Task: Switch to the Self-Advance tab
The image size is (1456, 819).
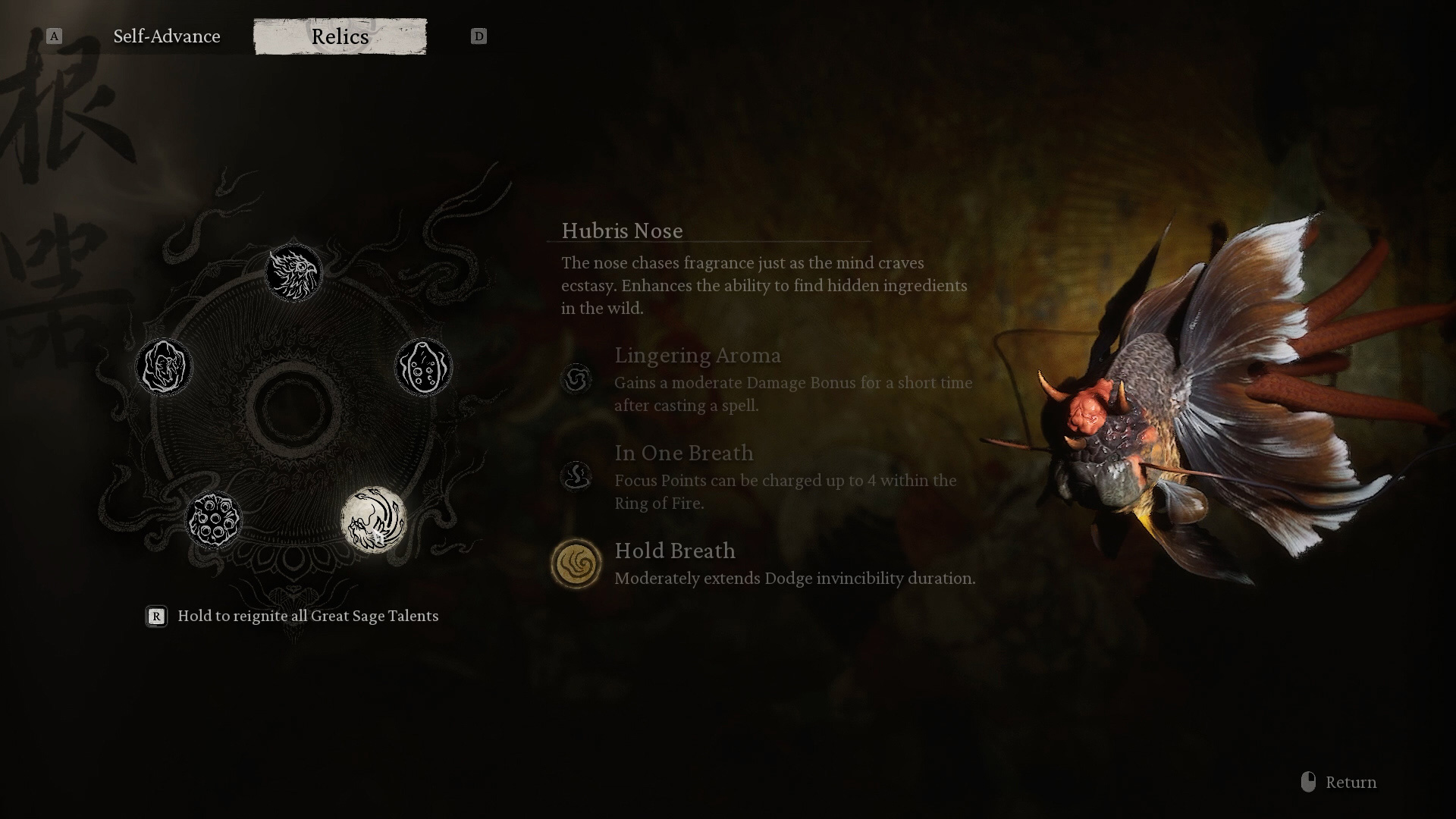Action: pos(167,36)
